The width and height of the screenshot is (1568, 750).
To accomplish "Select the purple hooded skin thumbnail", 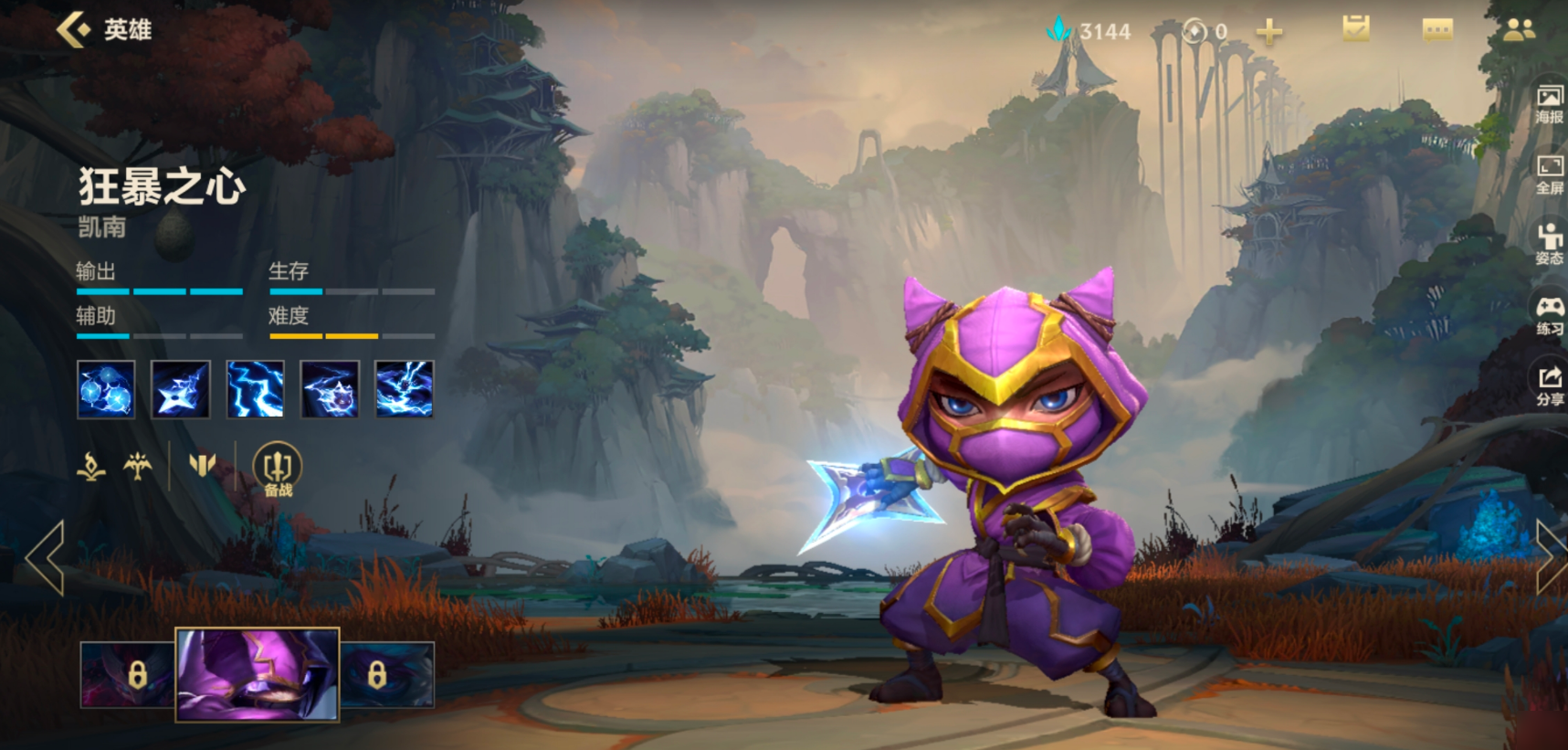I will point(258,675).
